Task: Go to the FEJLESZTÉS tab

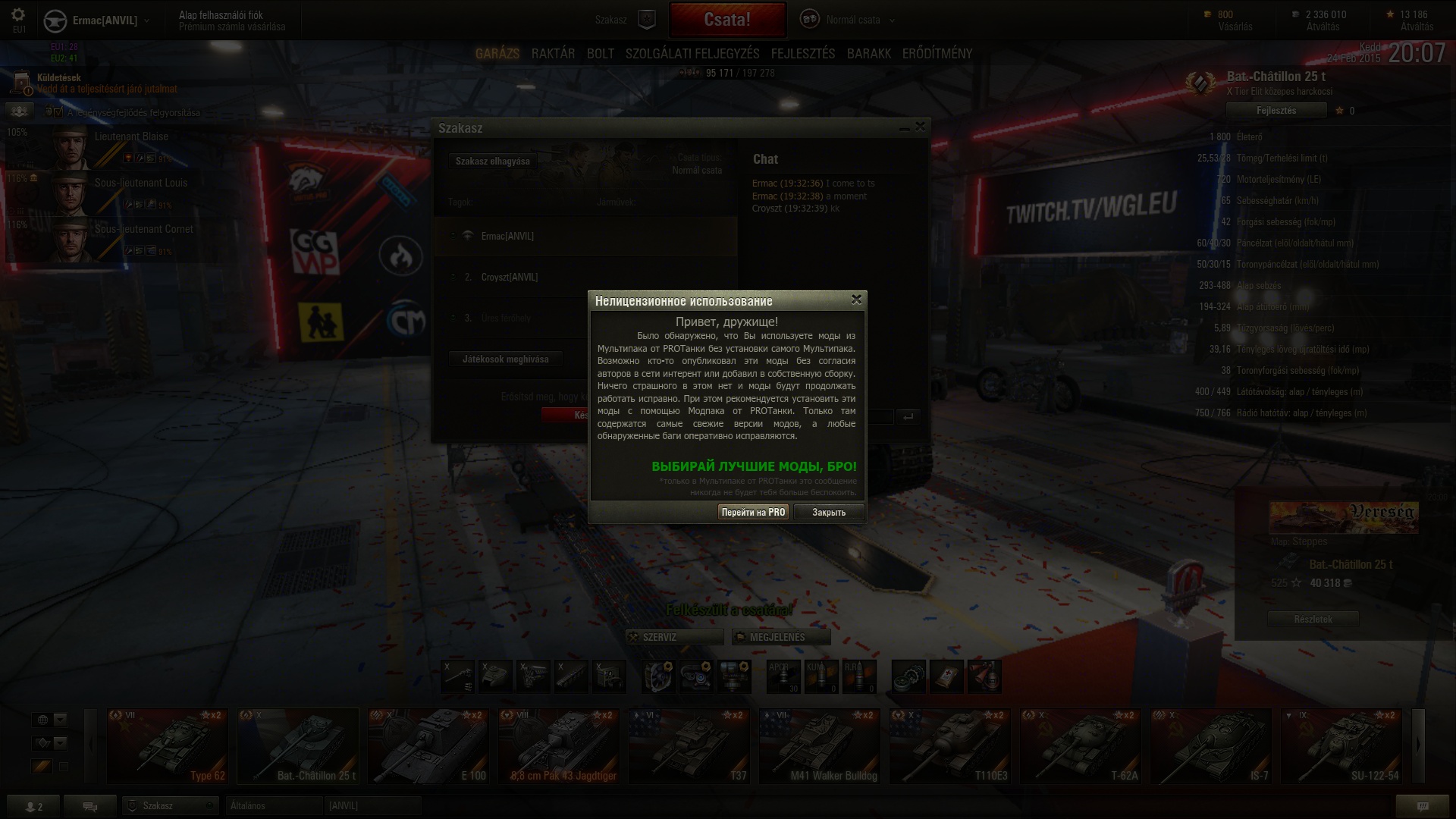Action: point(802,54)
